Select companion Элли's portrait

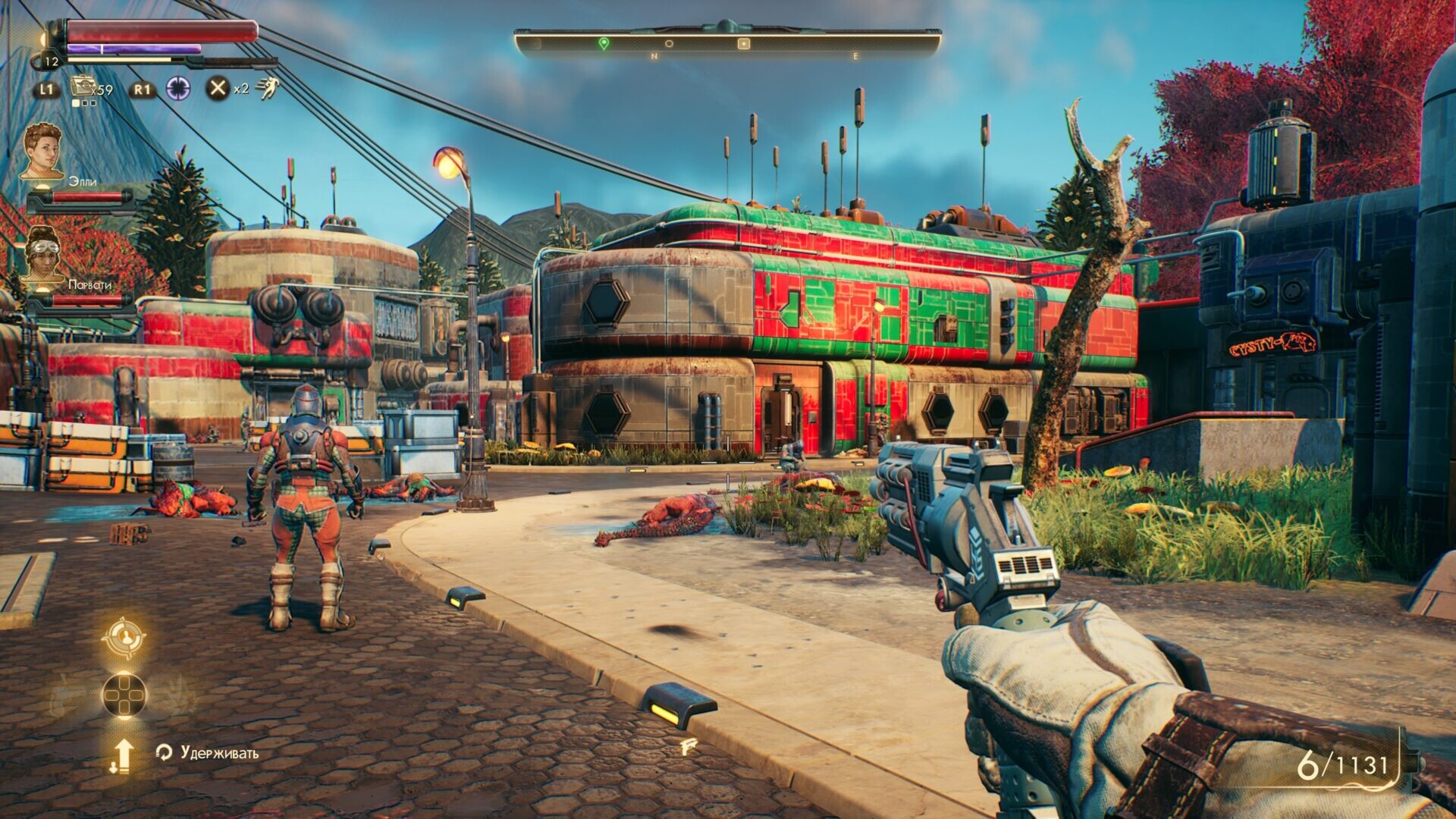click(x=42, y=152)
